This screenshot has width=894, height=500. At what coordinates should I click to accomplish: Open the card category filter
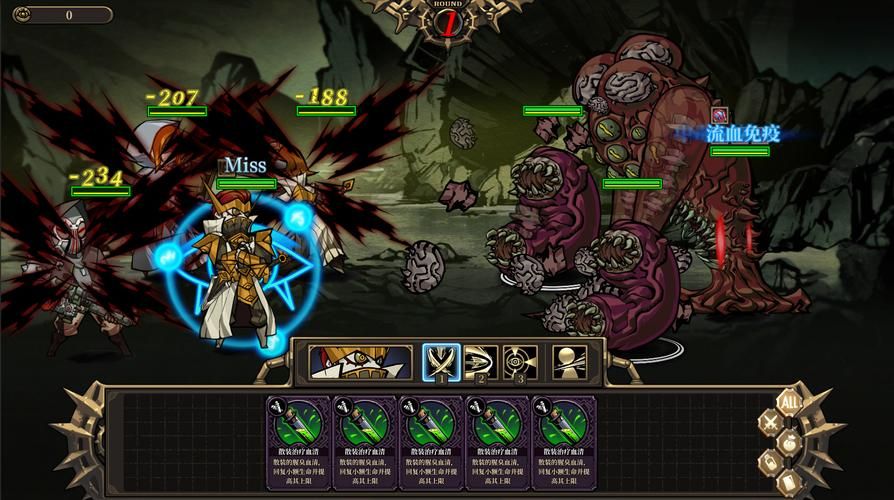[x=788, y=481]
